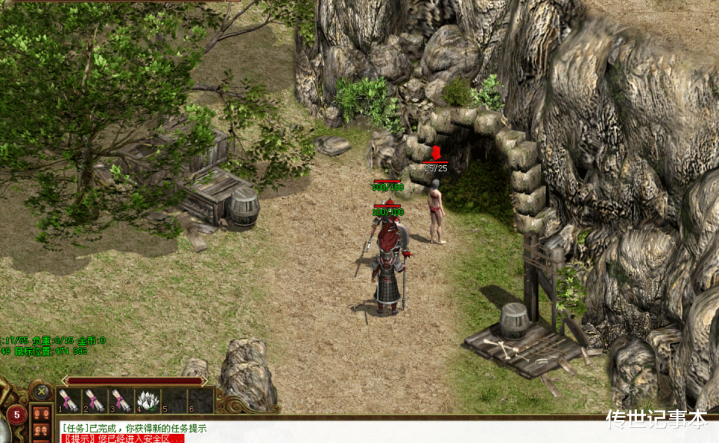The width and height of the screenshot is (719, 443).
Task: Activate the scroll in hotbar slot 3
Action: pyautogui.click(x=121, y=401)
